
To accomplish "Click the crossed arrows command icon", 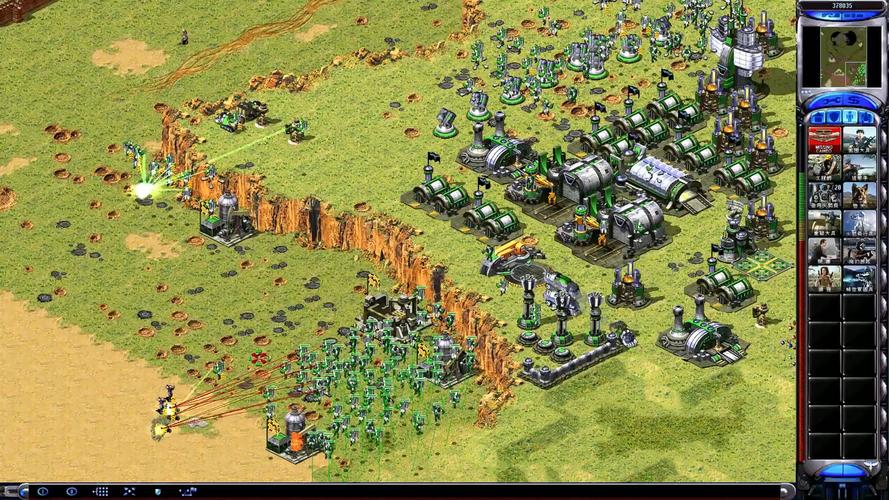I will (130, 491).
